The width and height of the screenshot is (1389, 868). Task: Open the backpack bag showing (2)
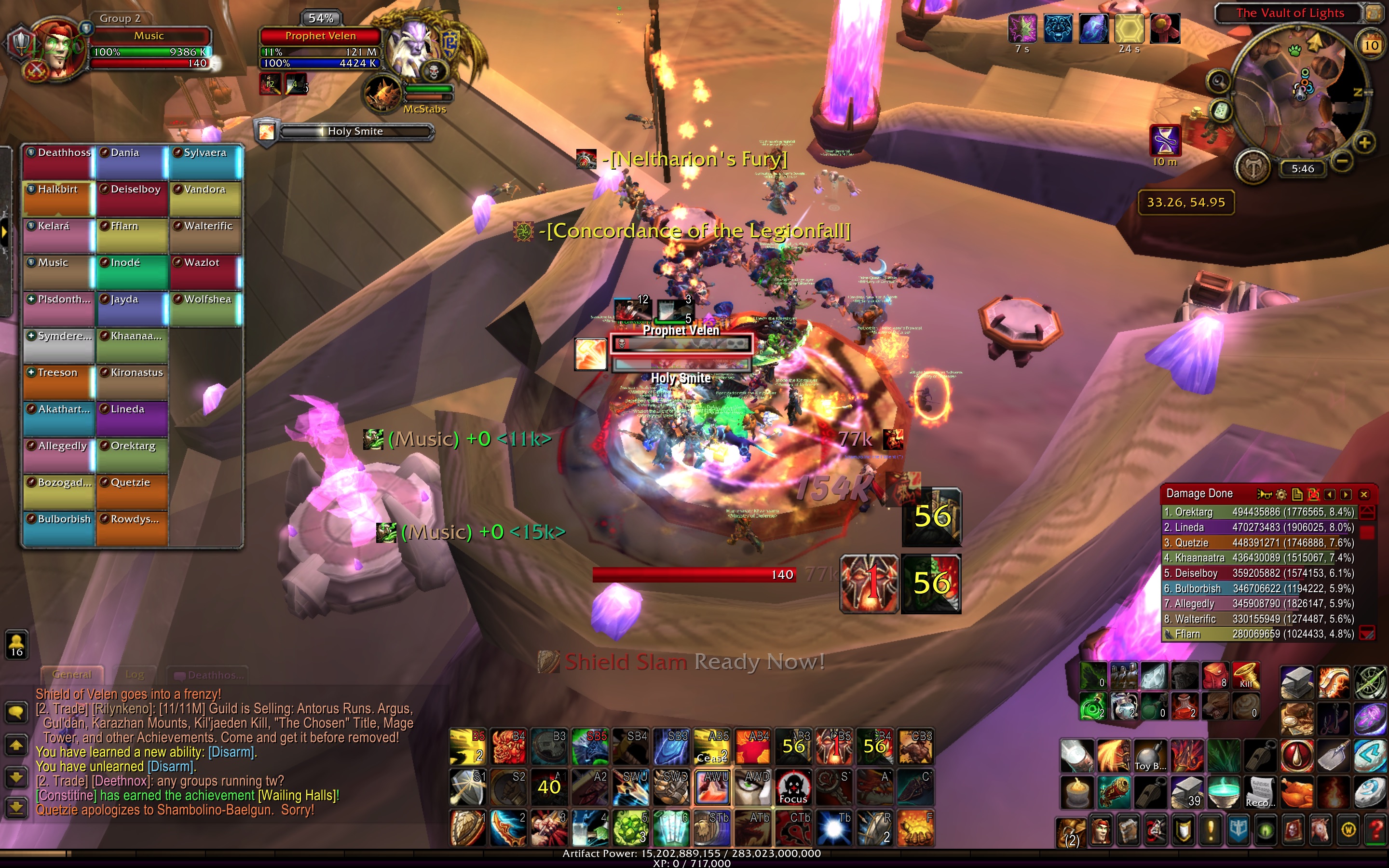click(1072, 832)
